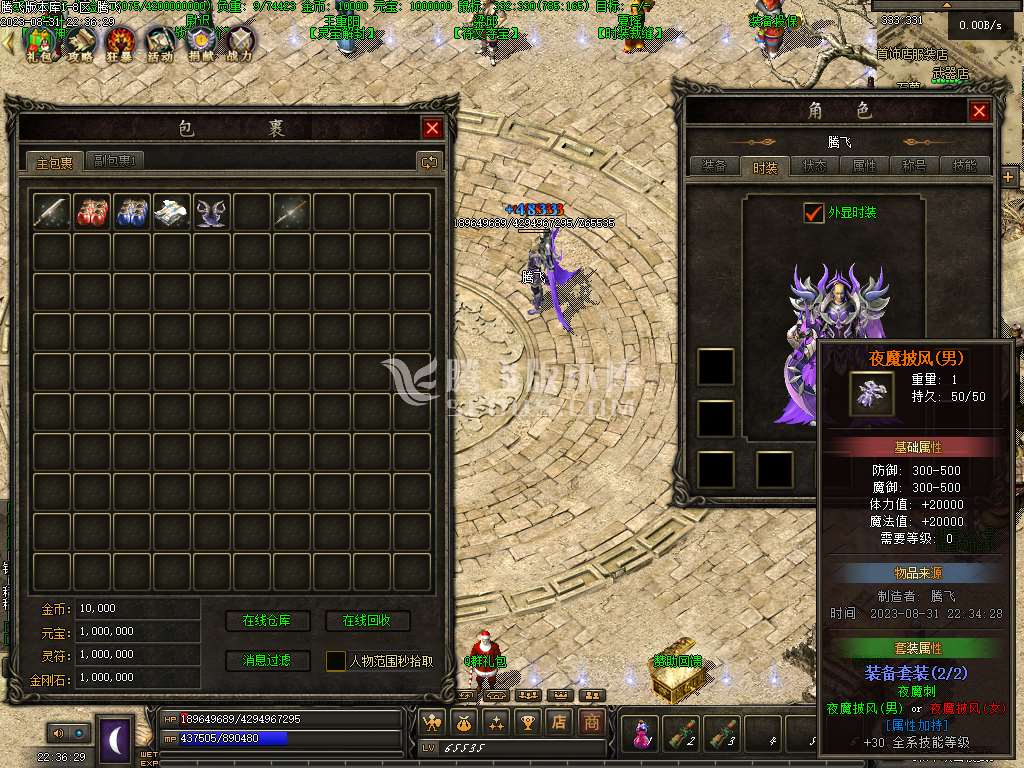Screen dimensions: 1024x768
Task: Activate the 狂暴 berserk icon
Action: 121,43
